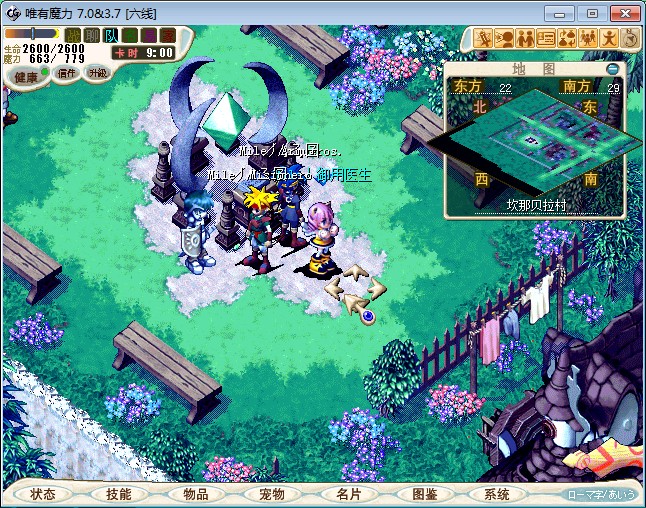Open the 名片 (Name Card) menu

tap(347, 494)
